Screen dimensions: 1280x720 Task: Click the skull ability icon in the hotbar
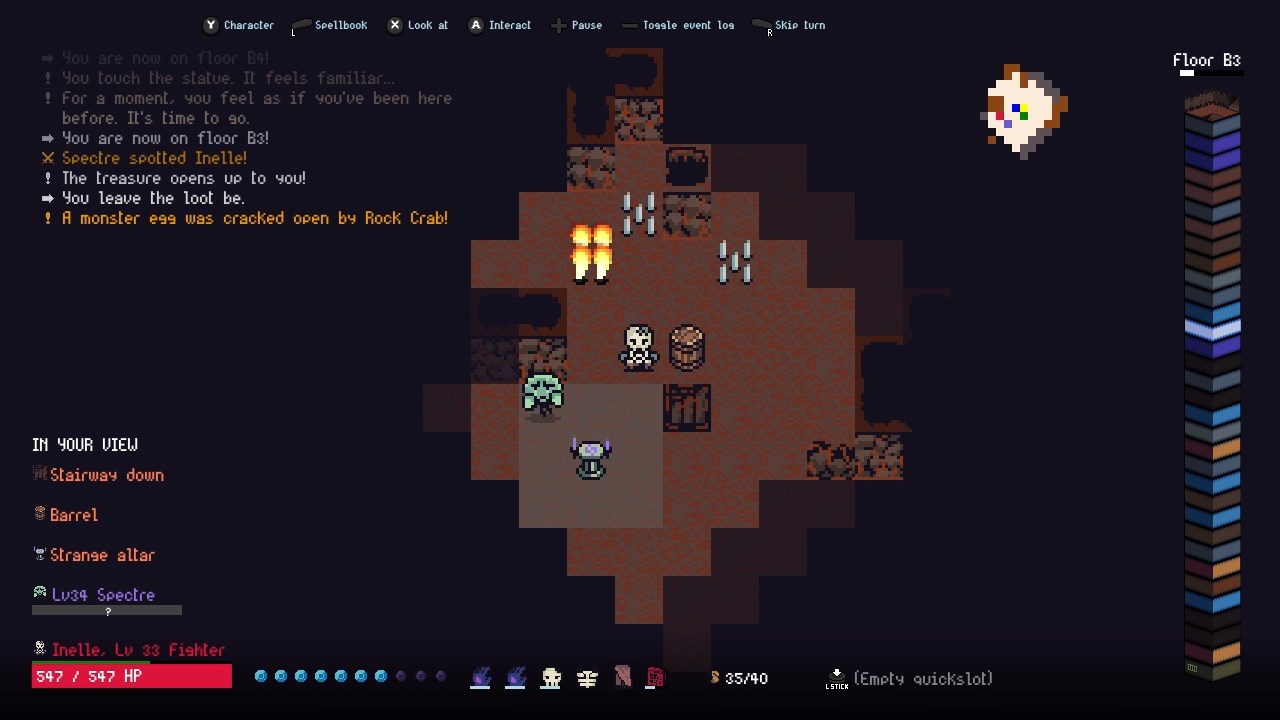coord(551,678)
